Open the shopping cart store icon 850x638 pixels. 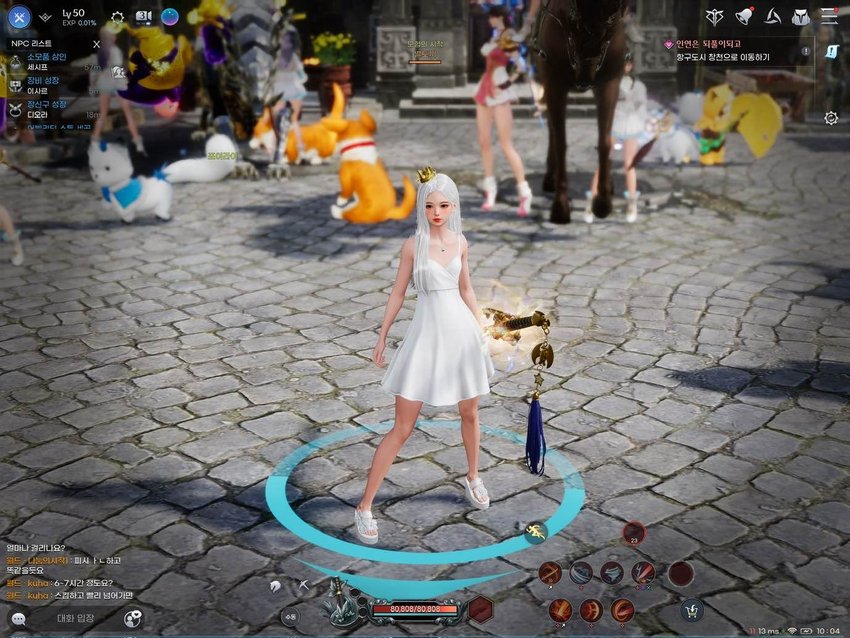pos(690,609)
